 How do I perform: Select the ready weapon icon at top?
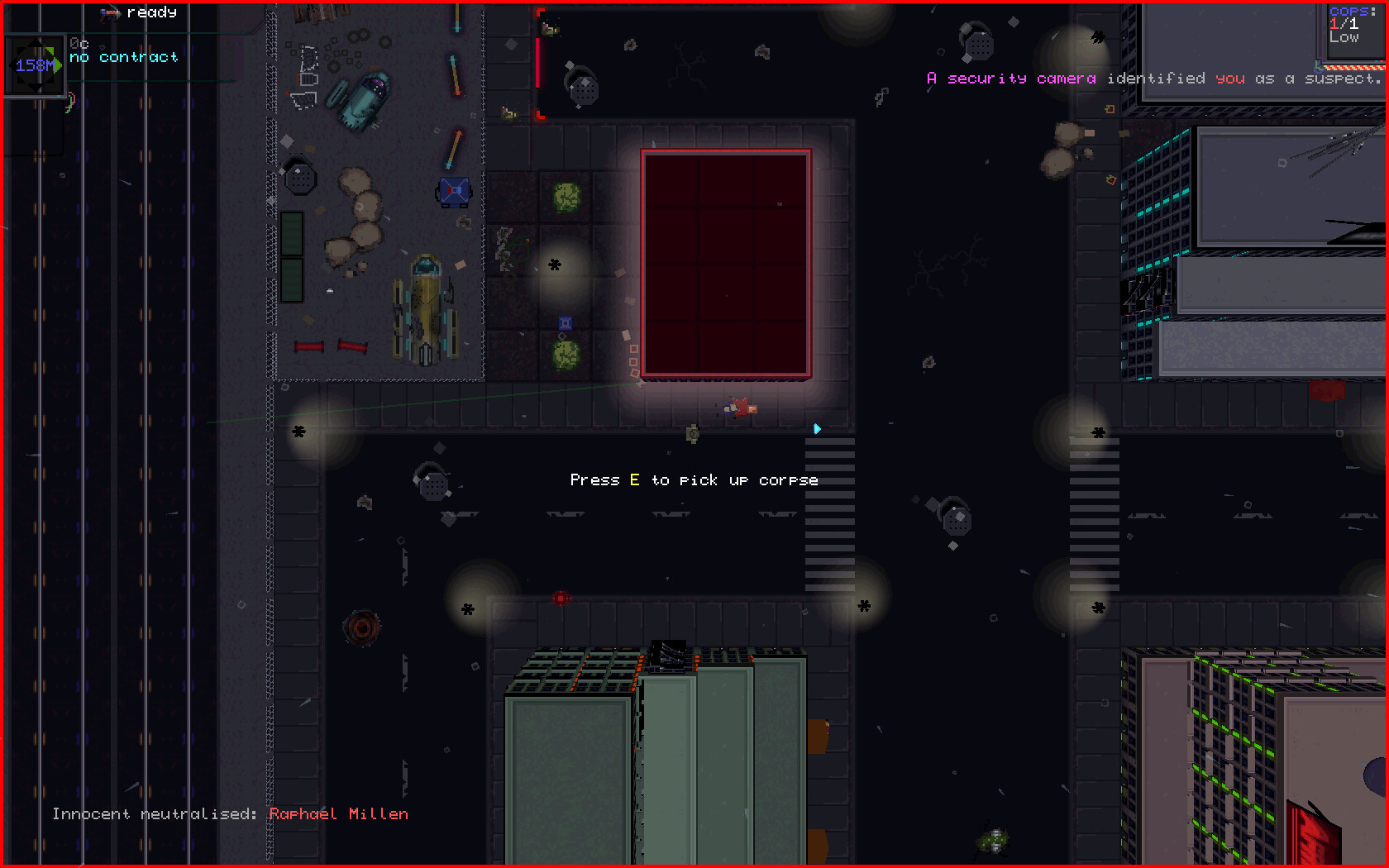(x=110, y=12)
